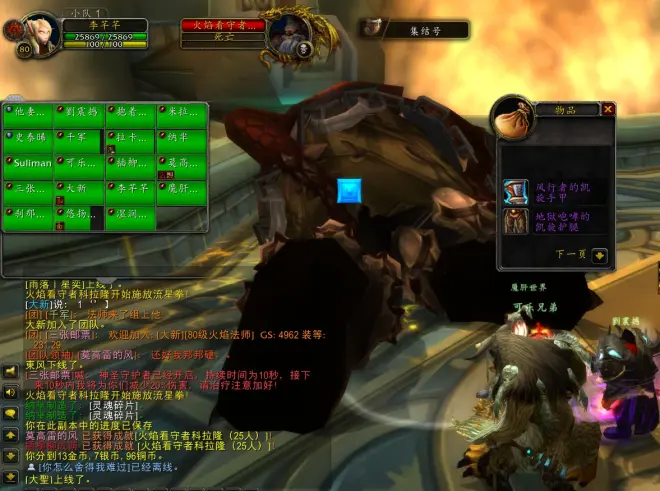
Task: Click the blue square raid marker icon
Action: click(349, 191)
